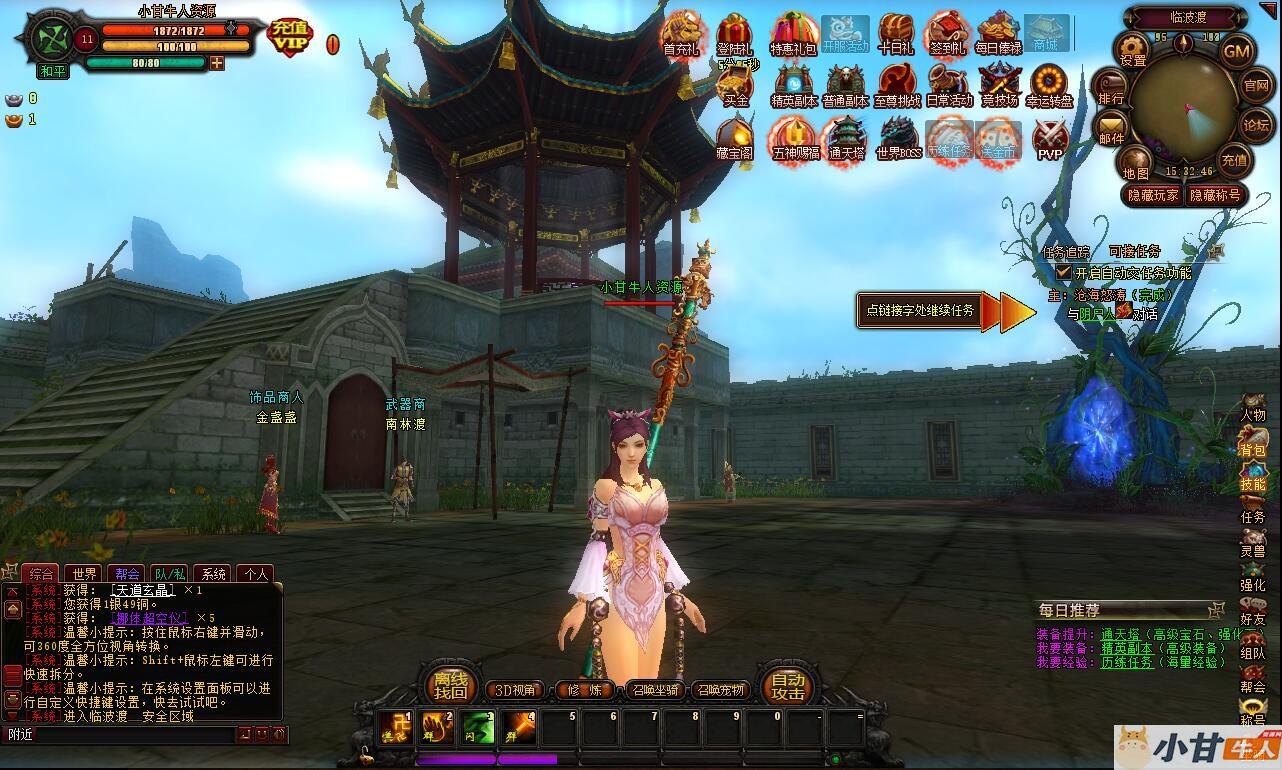Toggle the 开启自动交任务功能 checkbox
The width and height of the screenshot is (1282, 770).
click(1064, 272)
